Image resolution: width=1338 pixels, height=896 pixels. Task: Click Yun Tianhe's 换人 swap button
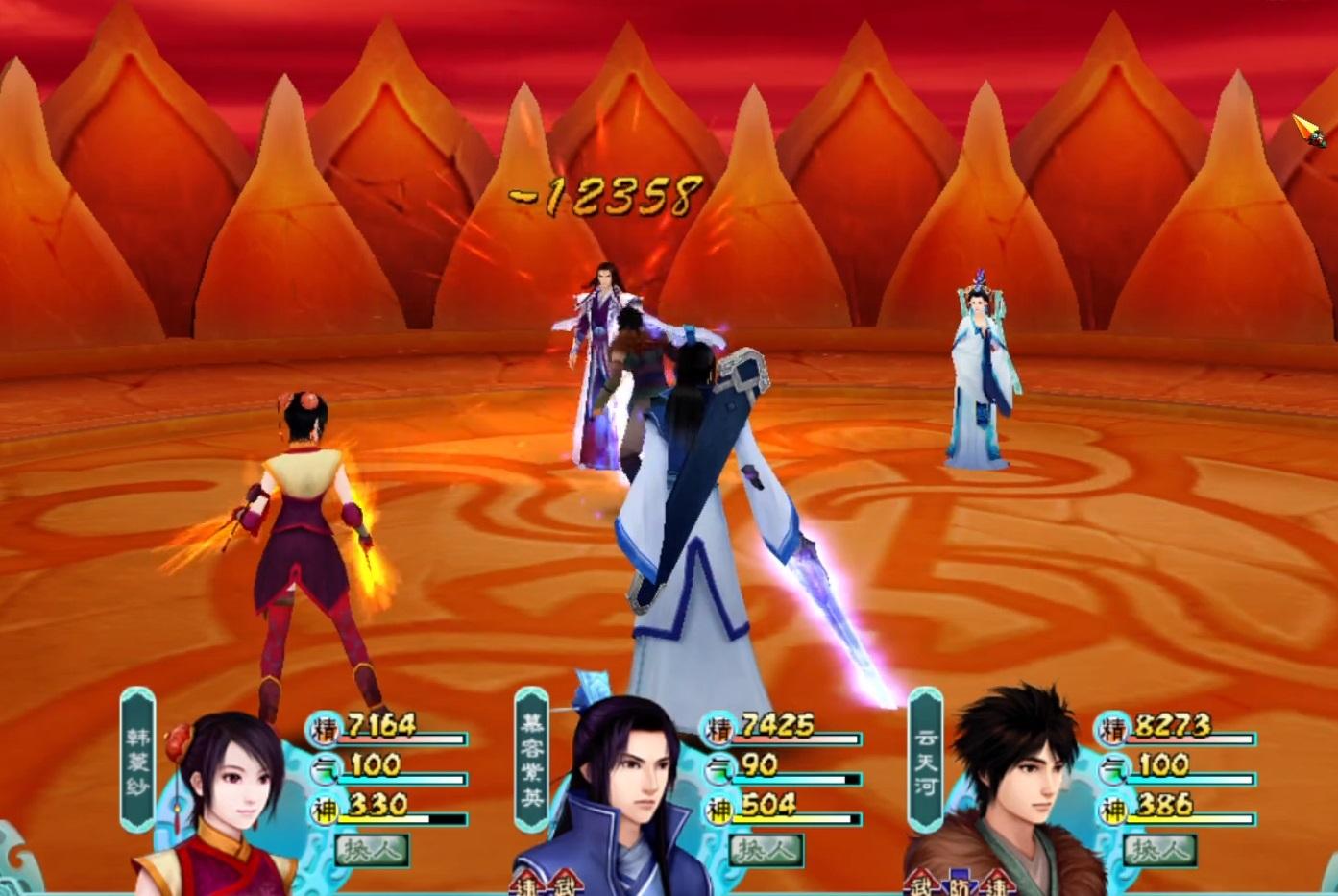pos(1160,850)
